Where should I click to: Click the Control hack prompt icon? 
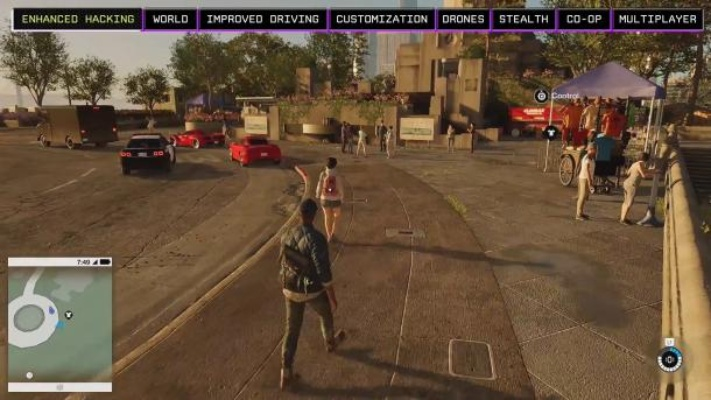tap(541, 96)
